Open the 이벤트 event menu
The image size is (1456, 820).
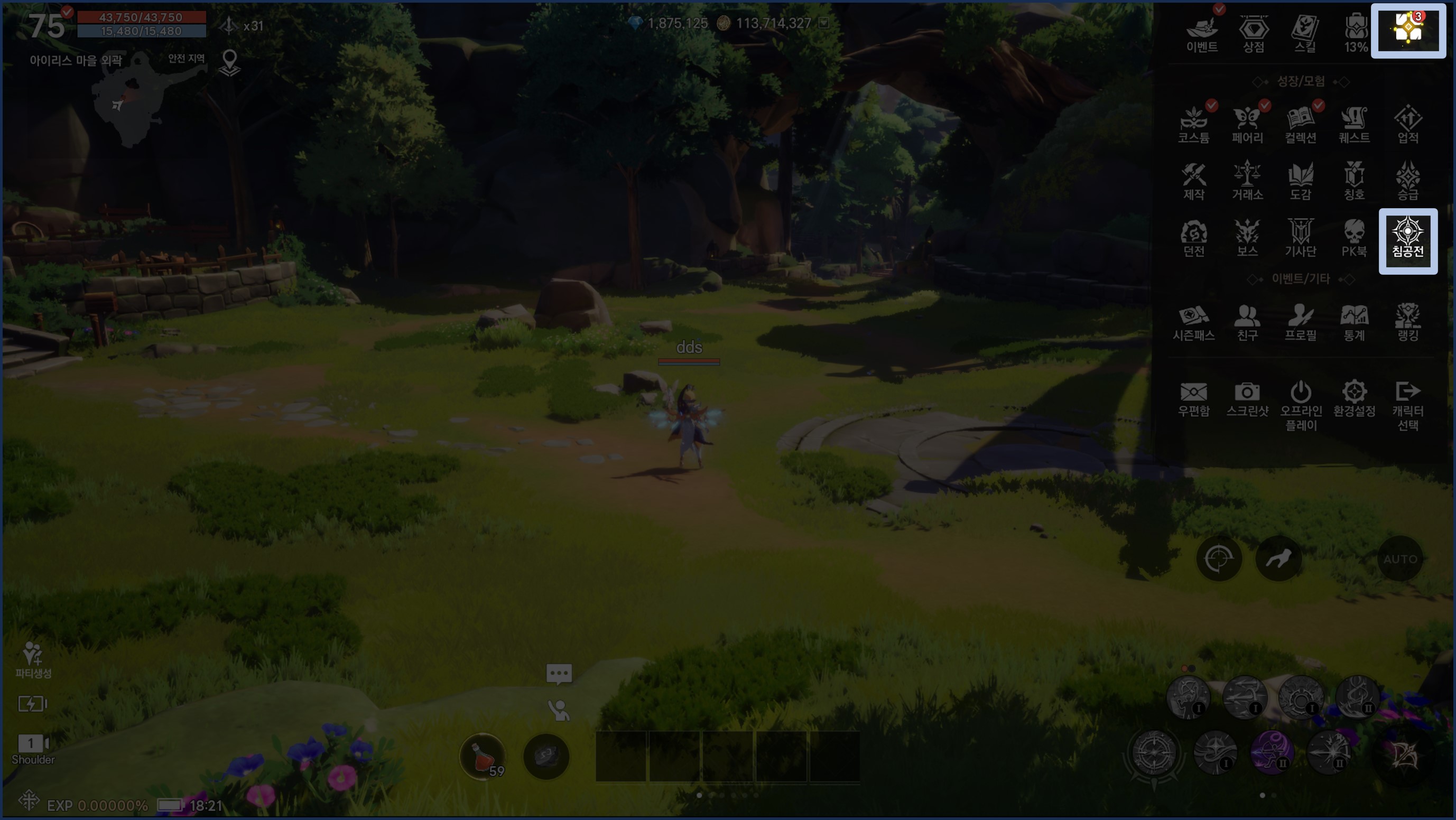tap(1202, 33)
